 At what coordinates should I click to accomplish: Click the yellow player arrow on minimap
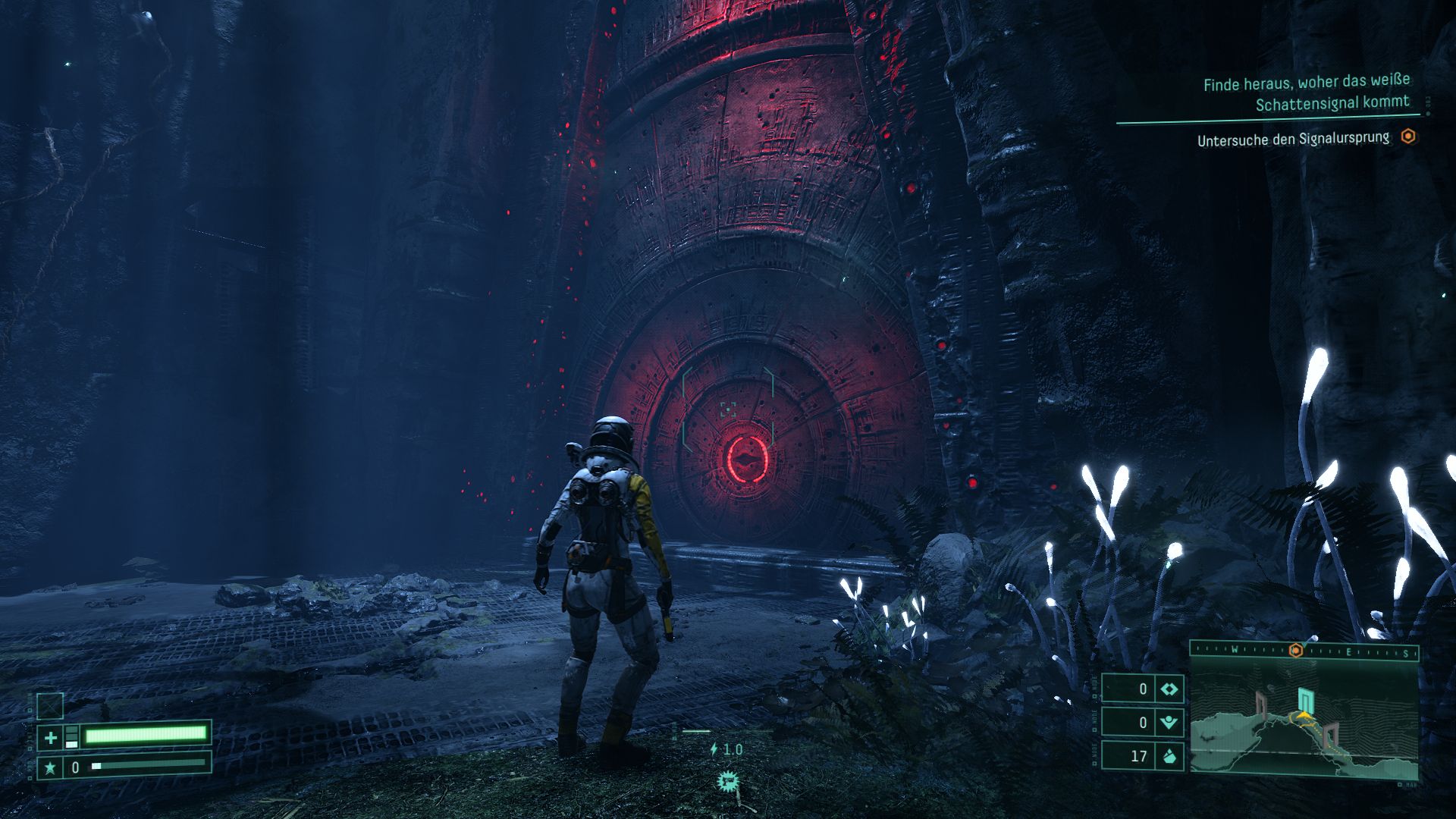tap(1304, 716)
